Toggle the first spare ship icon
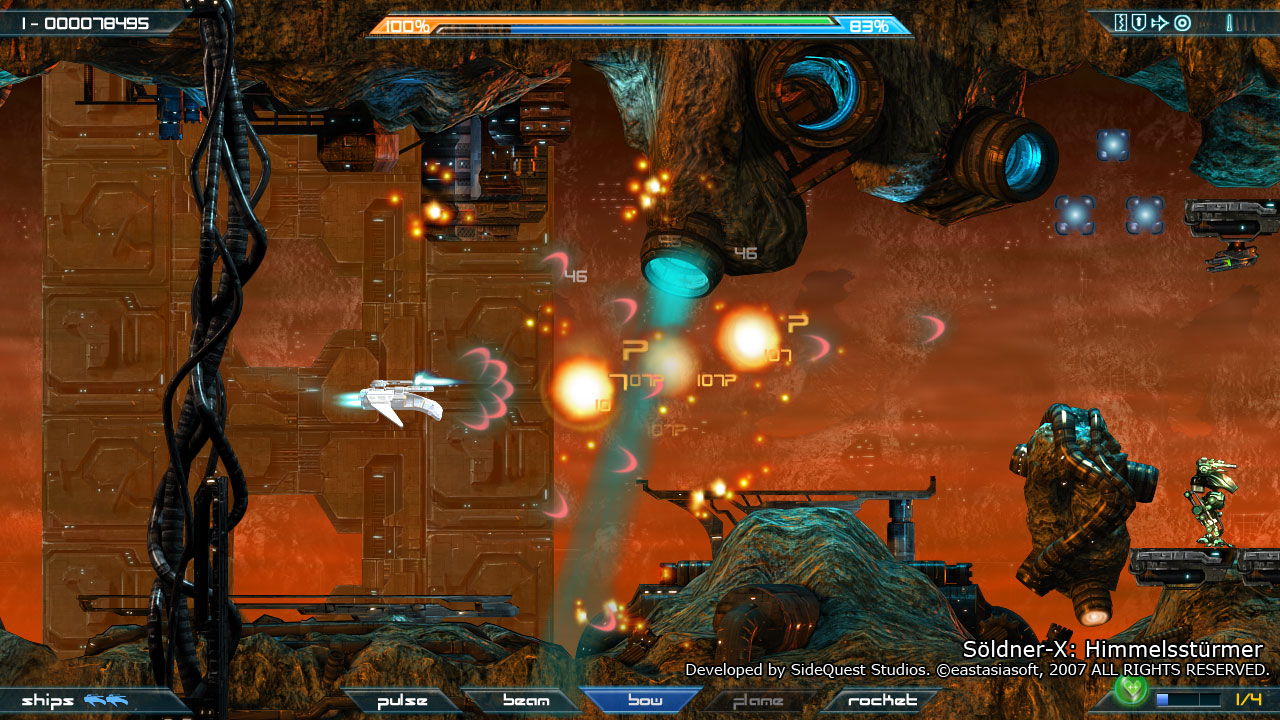The width and height of the screenshot is (1280, 720). click(95, 700)
